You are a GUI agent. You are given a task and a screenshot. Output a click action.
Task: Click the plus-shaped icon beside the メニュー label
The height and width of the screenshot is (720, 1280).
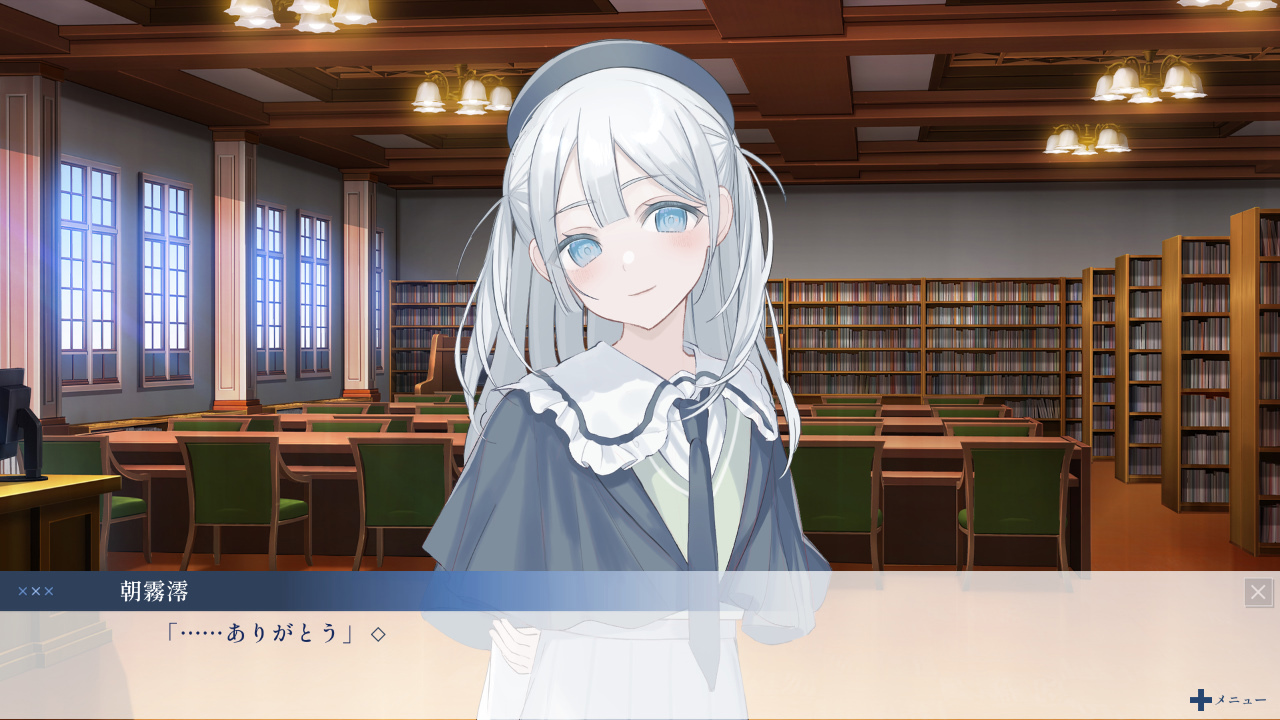(1199, 700)
